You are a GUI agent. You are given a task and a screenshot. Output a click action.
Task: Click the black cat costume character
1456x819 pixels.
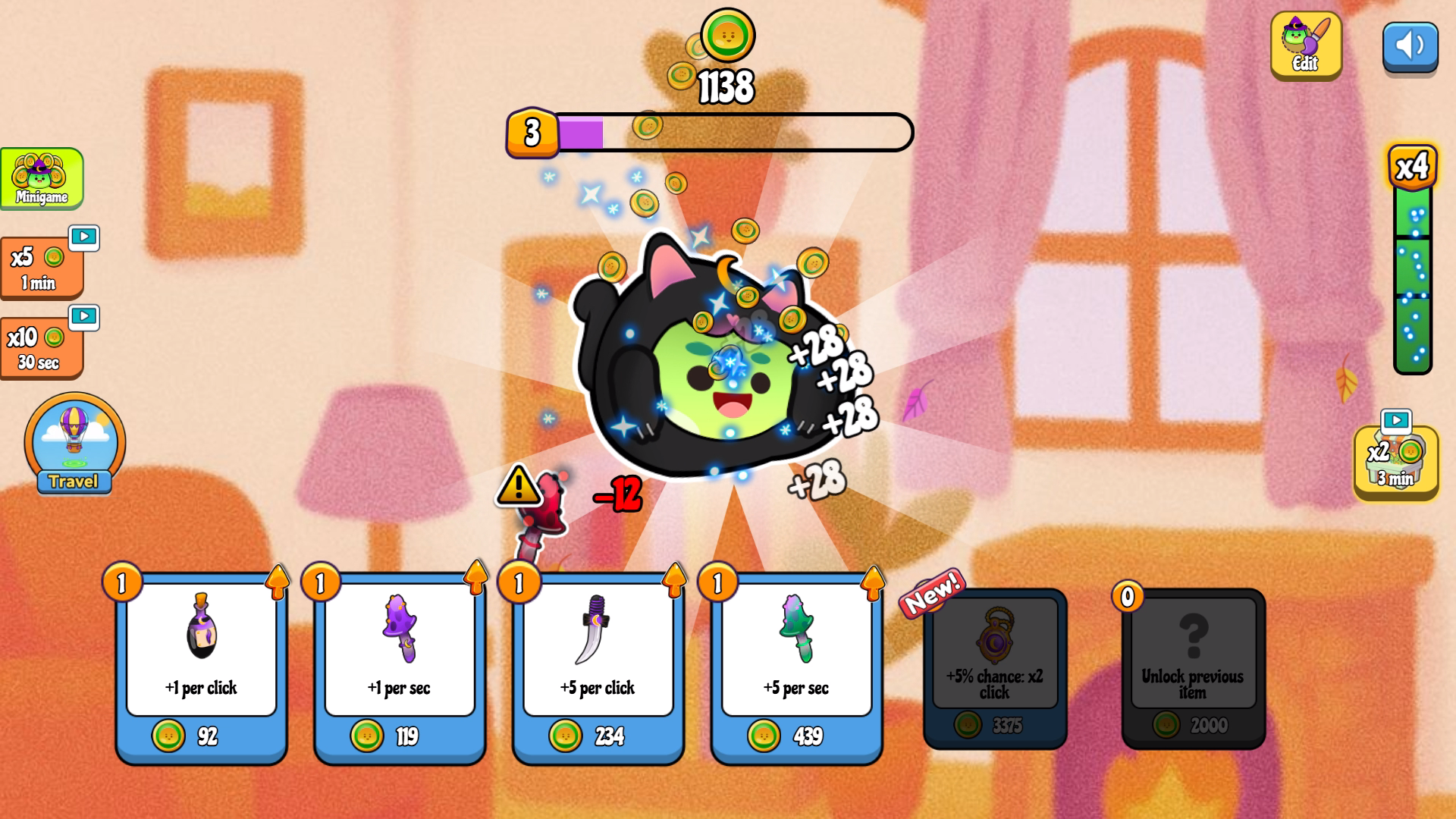point(705,364)
